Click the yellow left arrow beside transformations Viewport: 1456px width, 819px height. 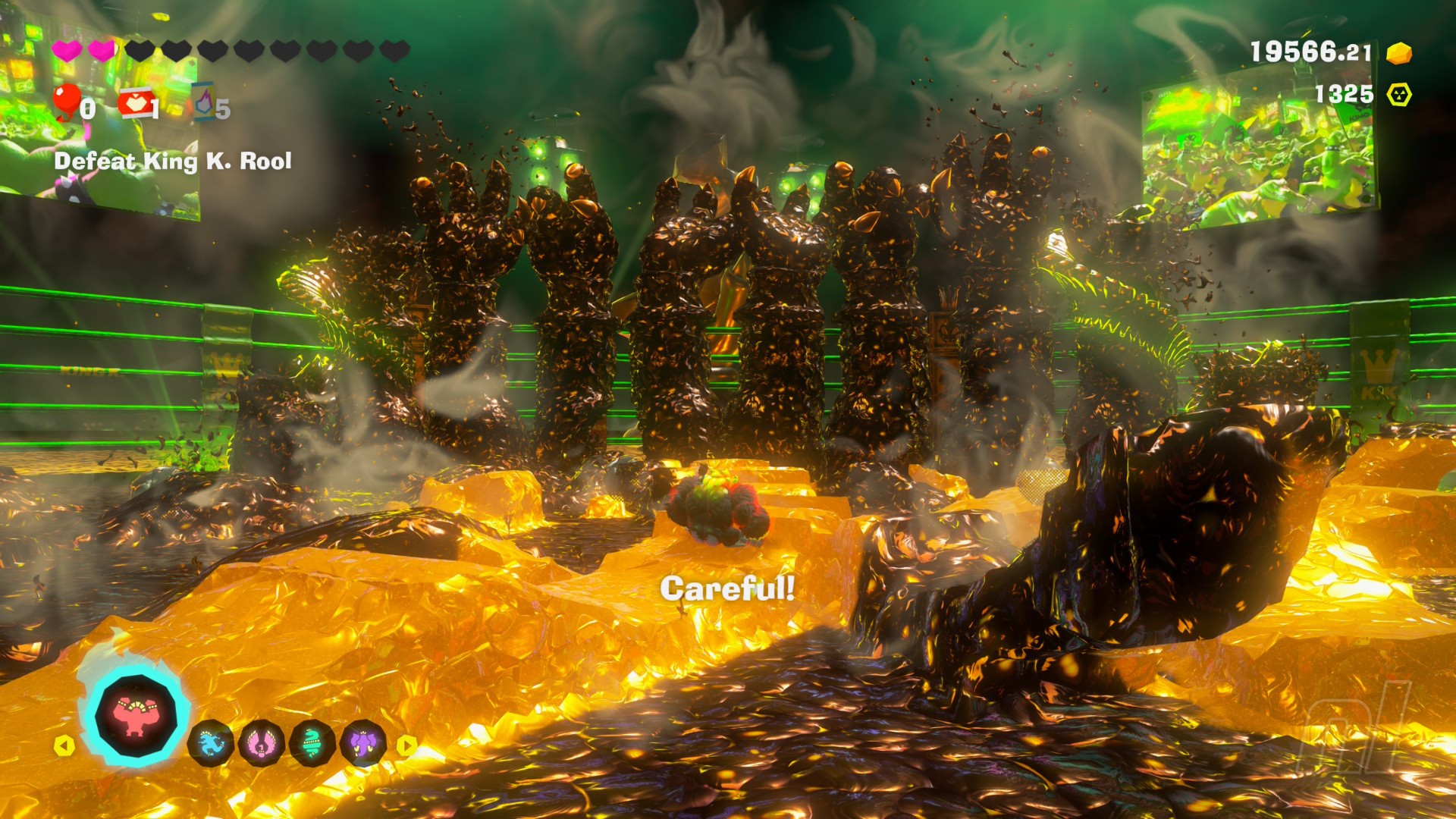pos(64,745)
